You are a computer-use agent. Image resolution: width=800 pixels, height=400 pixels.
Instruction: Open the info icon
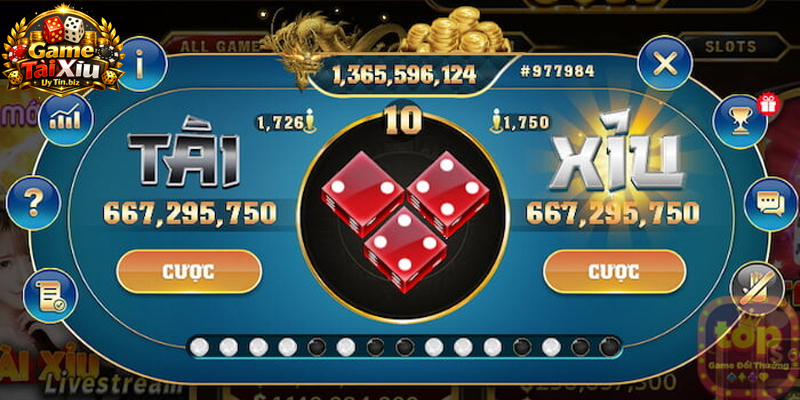coord(140,64)
